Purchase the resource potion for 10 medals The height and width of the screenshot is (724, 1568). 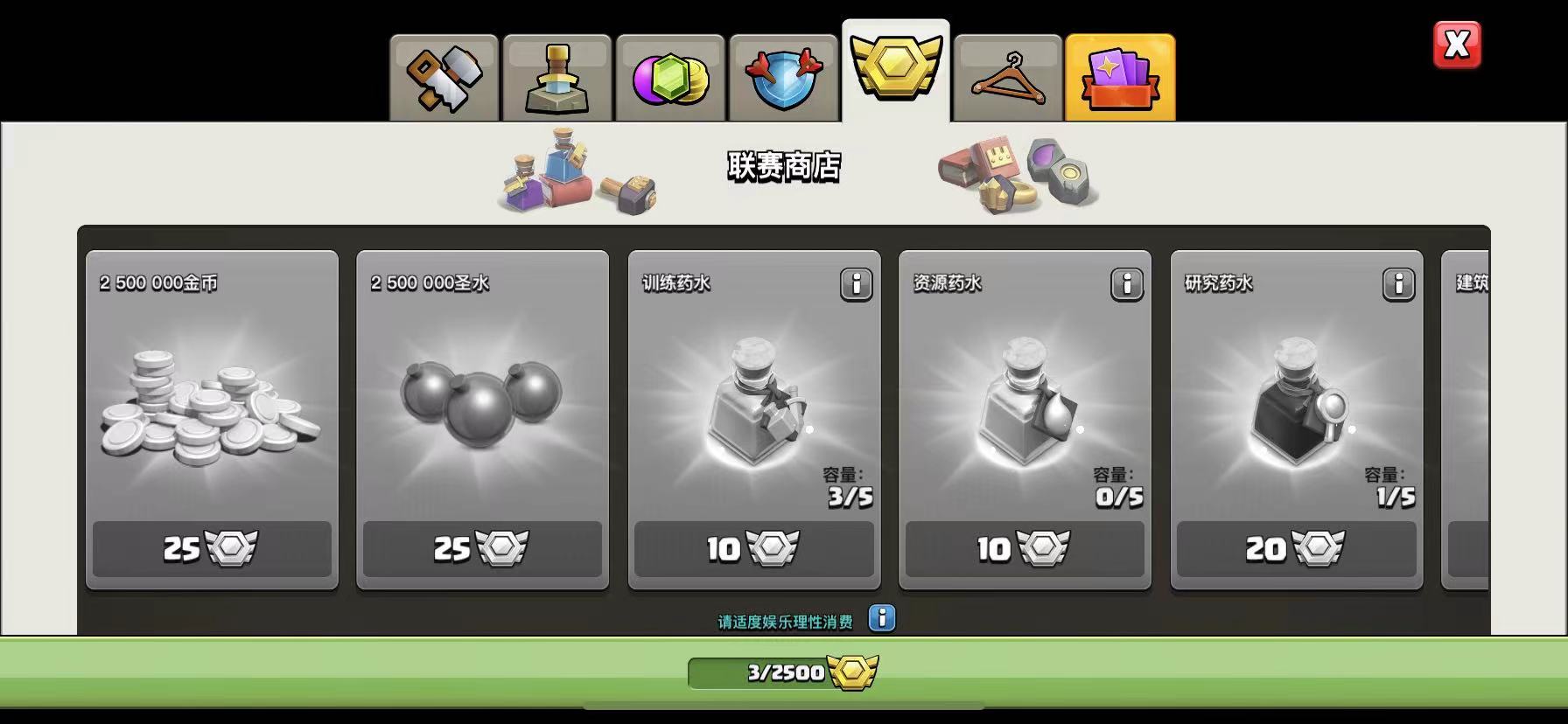[1025, 549]
